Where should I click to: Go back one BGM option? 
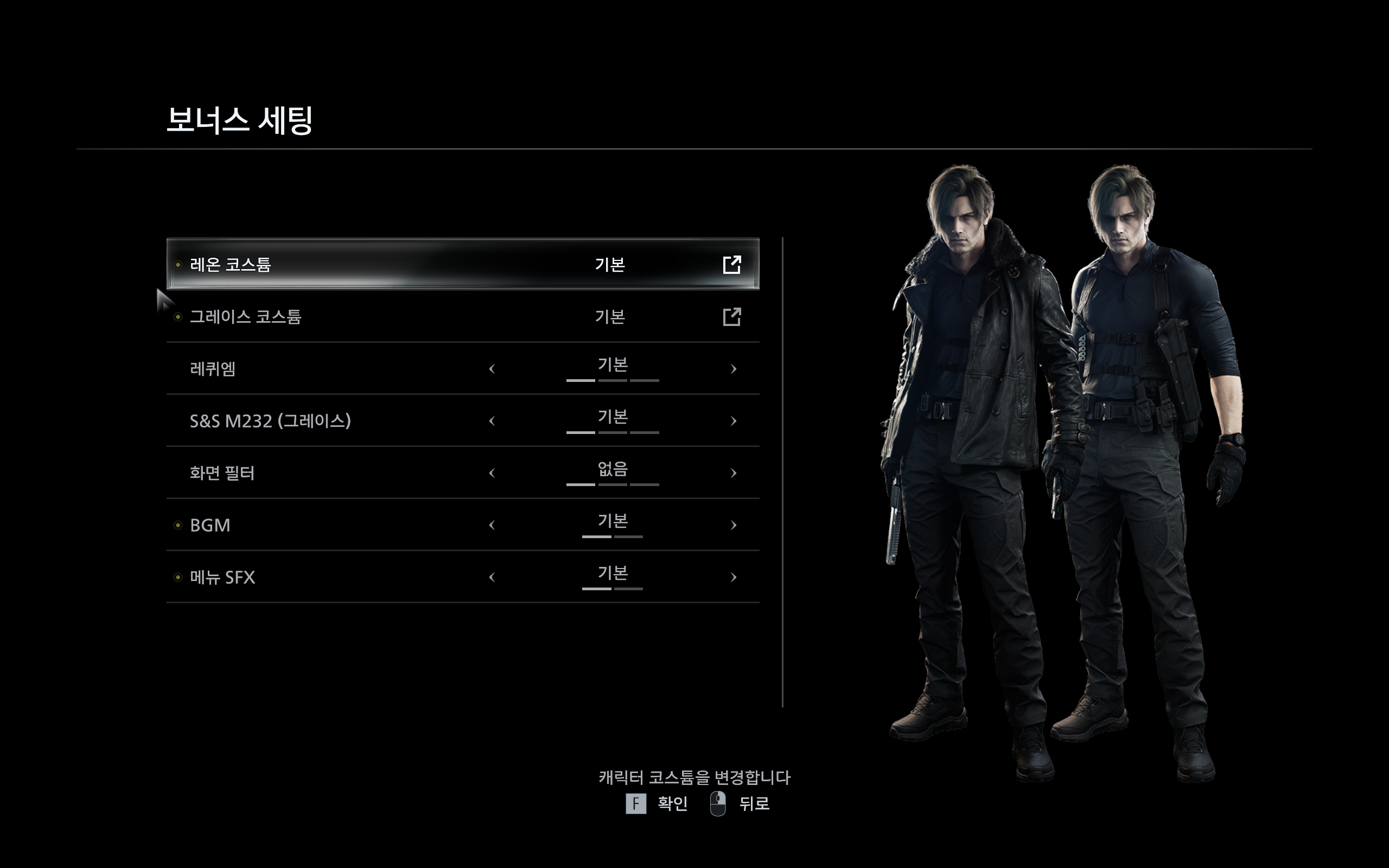(x=492, y=525)
